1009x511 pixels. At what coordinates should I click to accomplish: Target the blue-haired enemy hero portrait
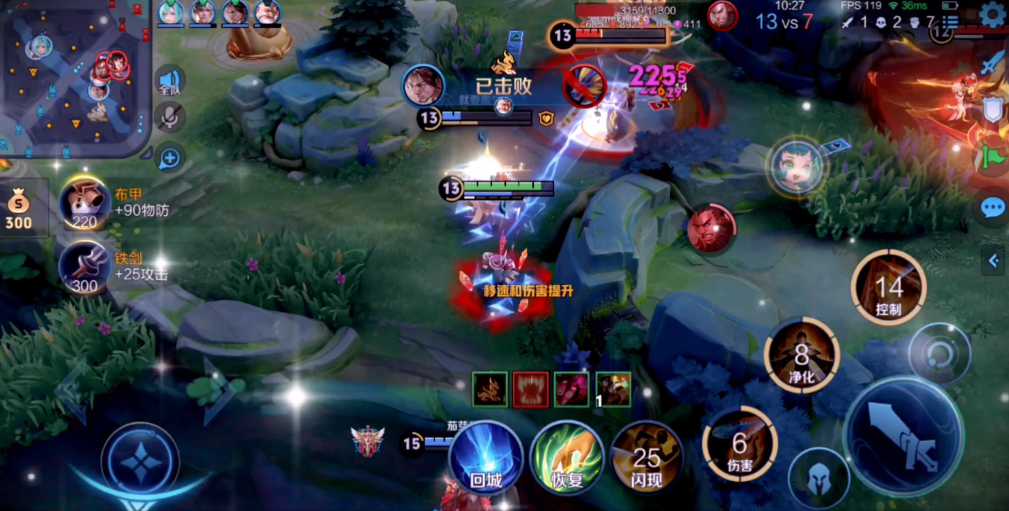[796, 166]
